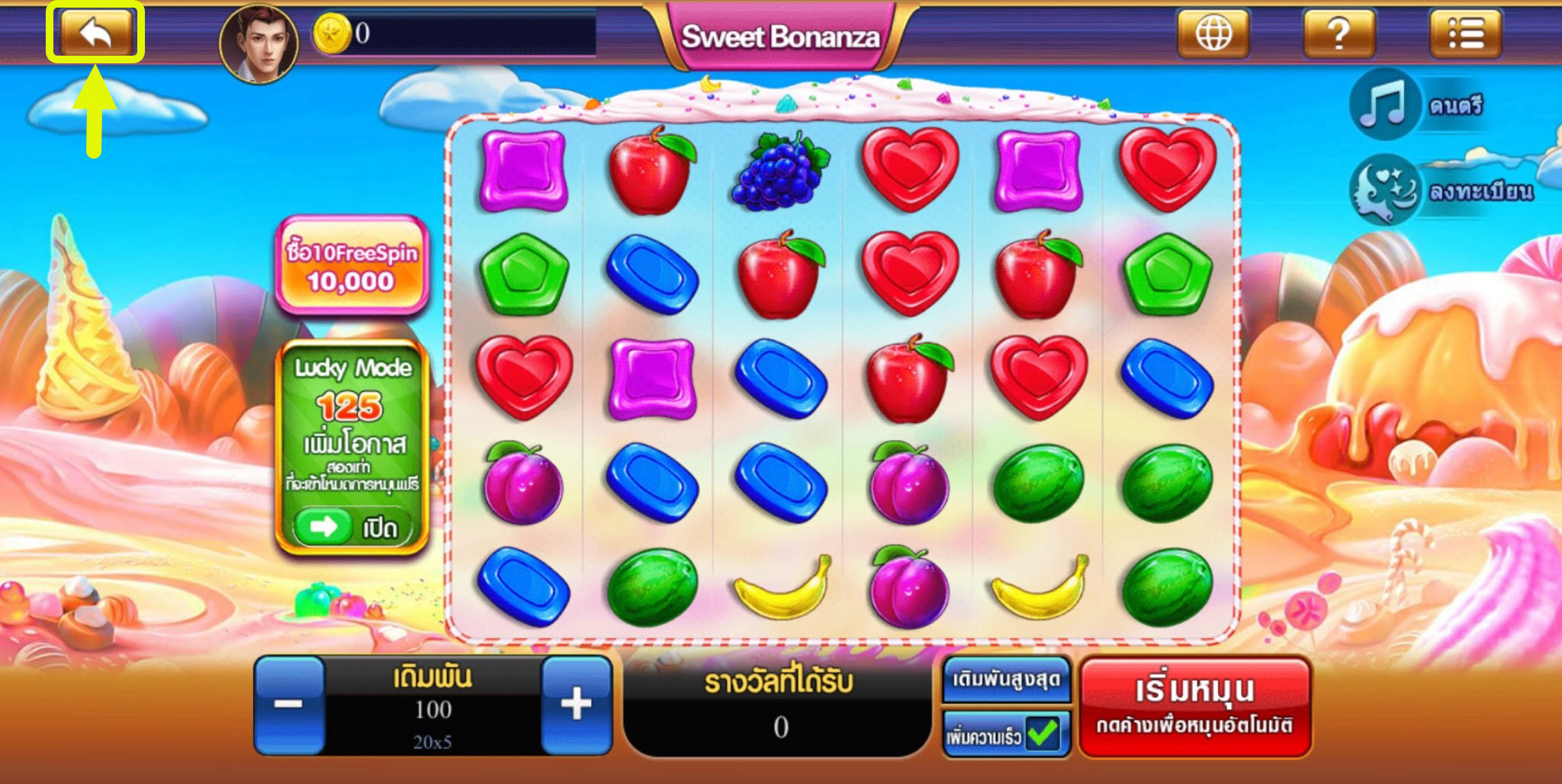The width and height of the screenshot is (1562, 784).
Task: Buy 10 Free Spins for 10,000
Action: [352, 266]
